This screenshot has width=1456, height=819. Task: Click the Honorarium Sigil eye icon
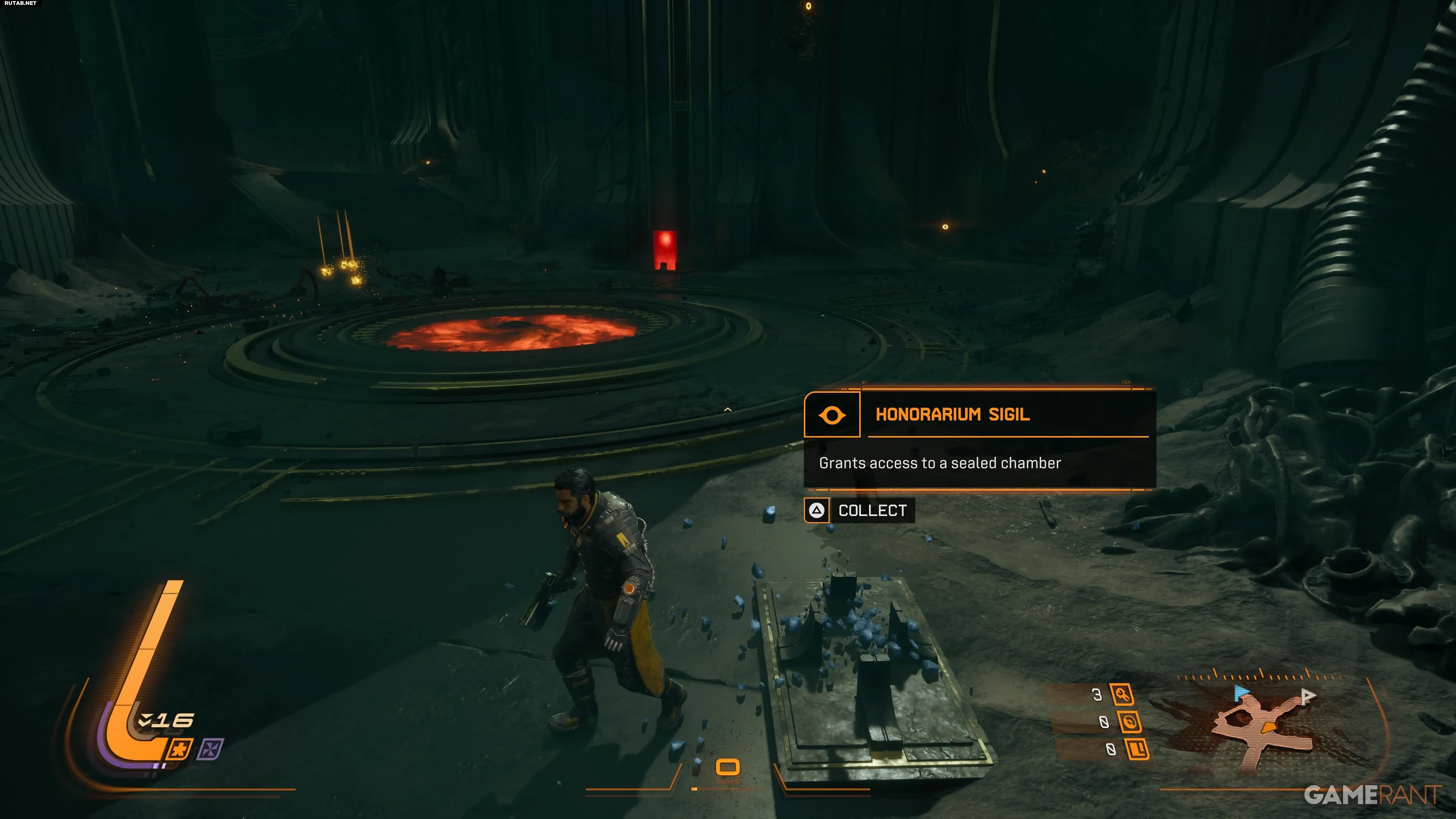pyautogui.click(x=832, y=415)
